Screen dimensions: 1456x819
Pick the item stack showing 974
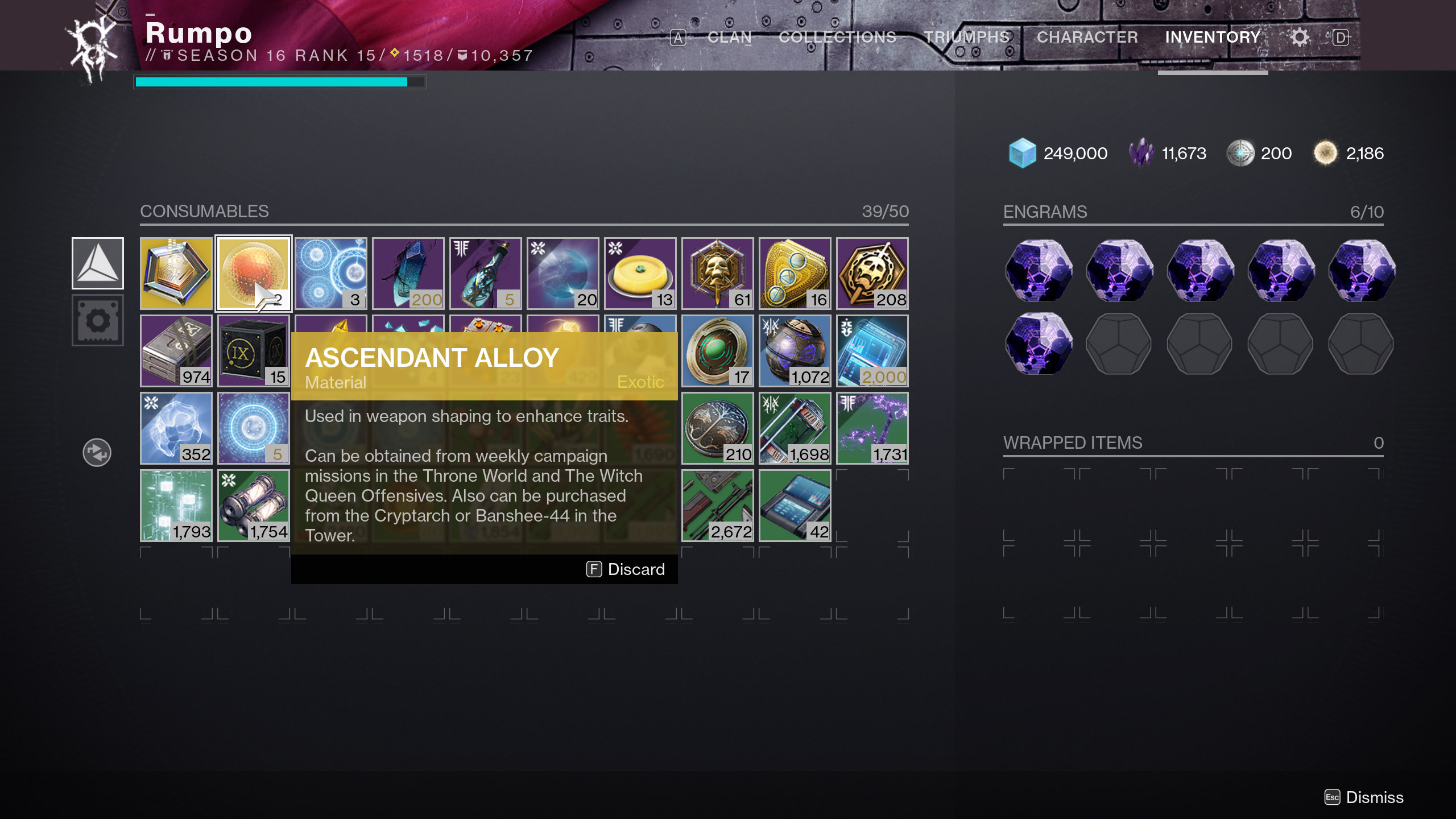click(x=176, y=351)
